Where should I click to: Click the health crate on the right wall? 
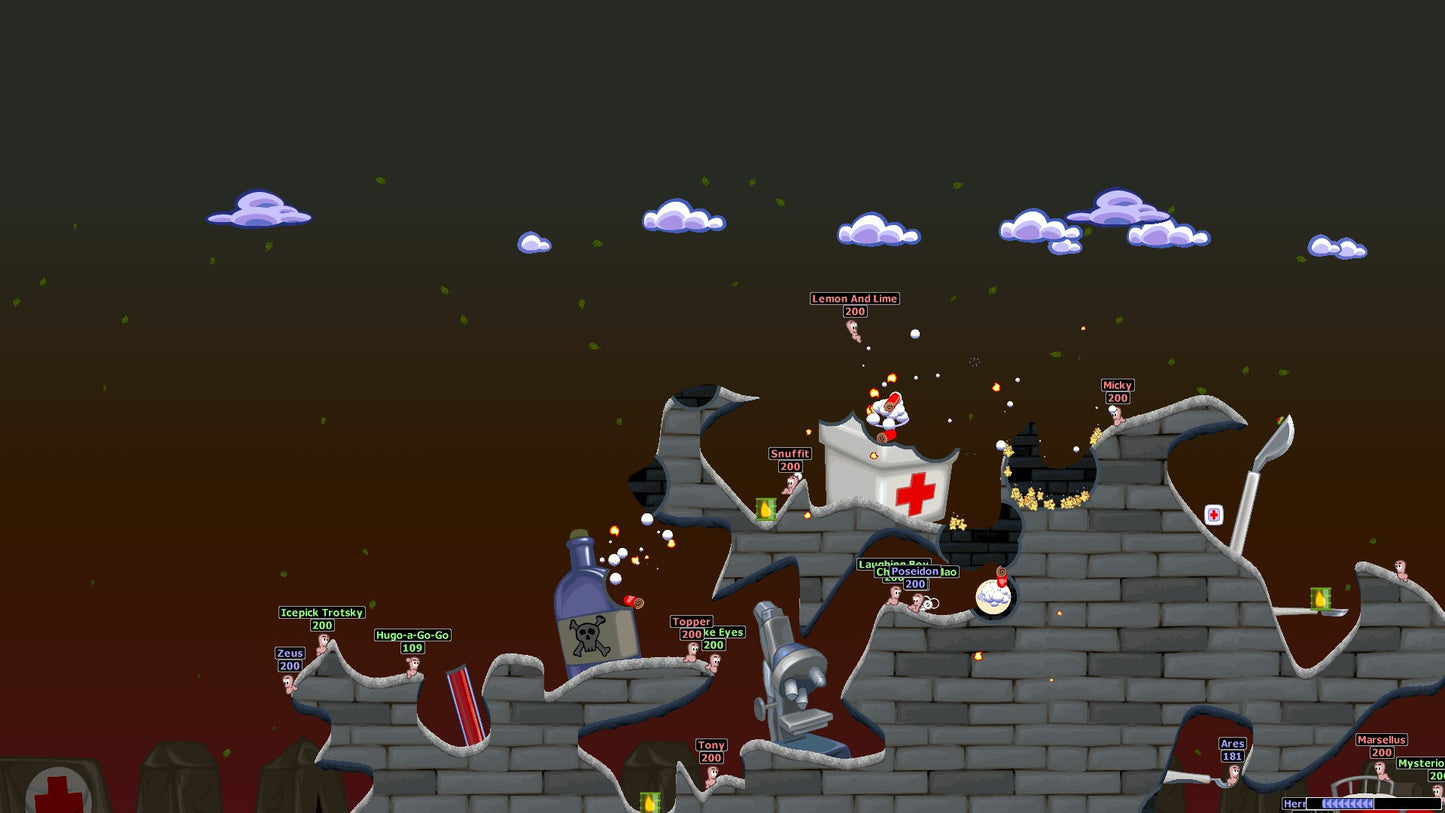tap(1214, 514)
